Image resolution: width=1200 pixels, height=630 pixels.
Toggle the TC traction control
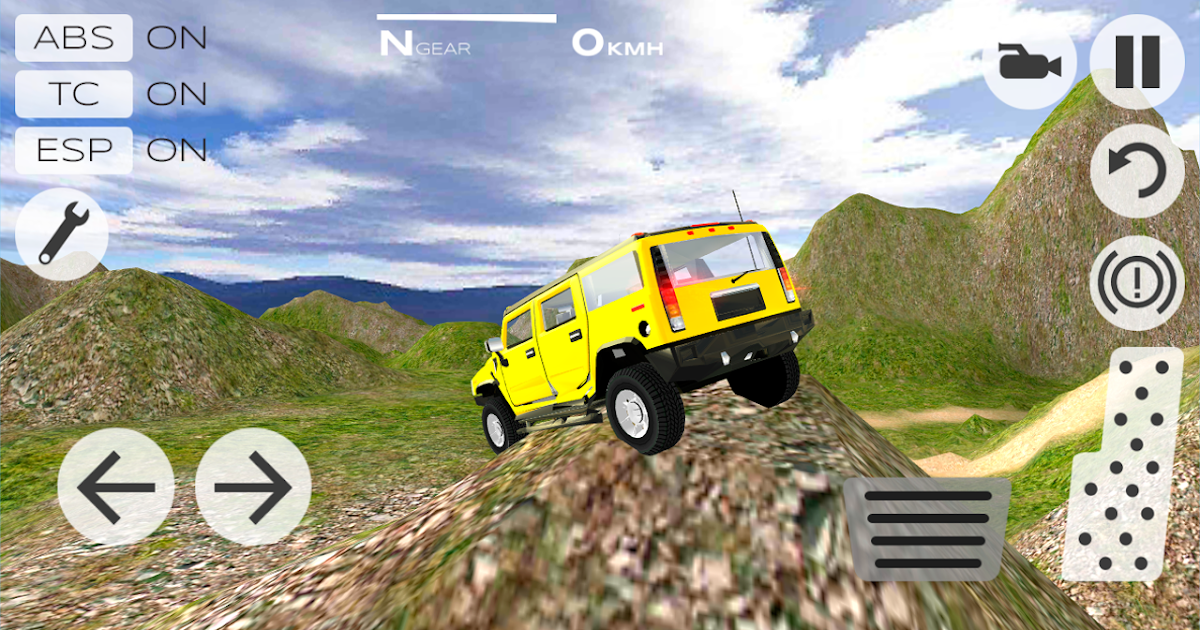(x=74, y=94)
